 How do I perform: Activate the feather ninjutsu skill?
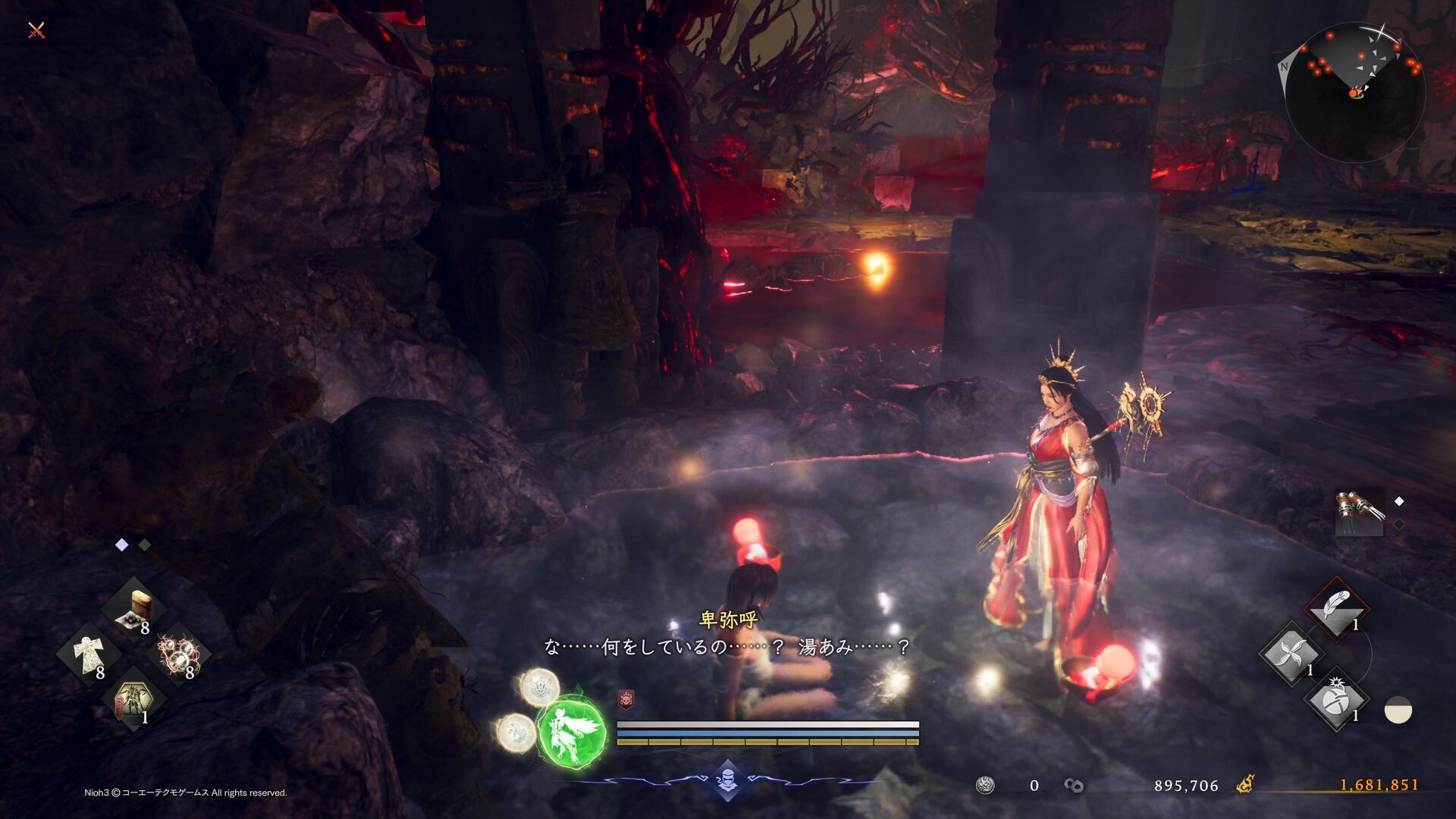pos(1335,607)
